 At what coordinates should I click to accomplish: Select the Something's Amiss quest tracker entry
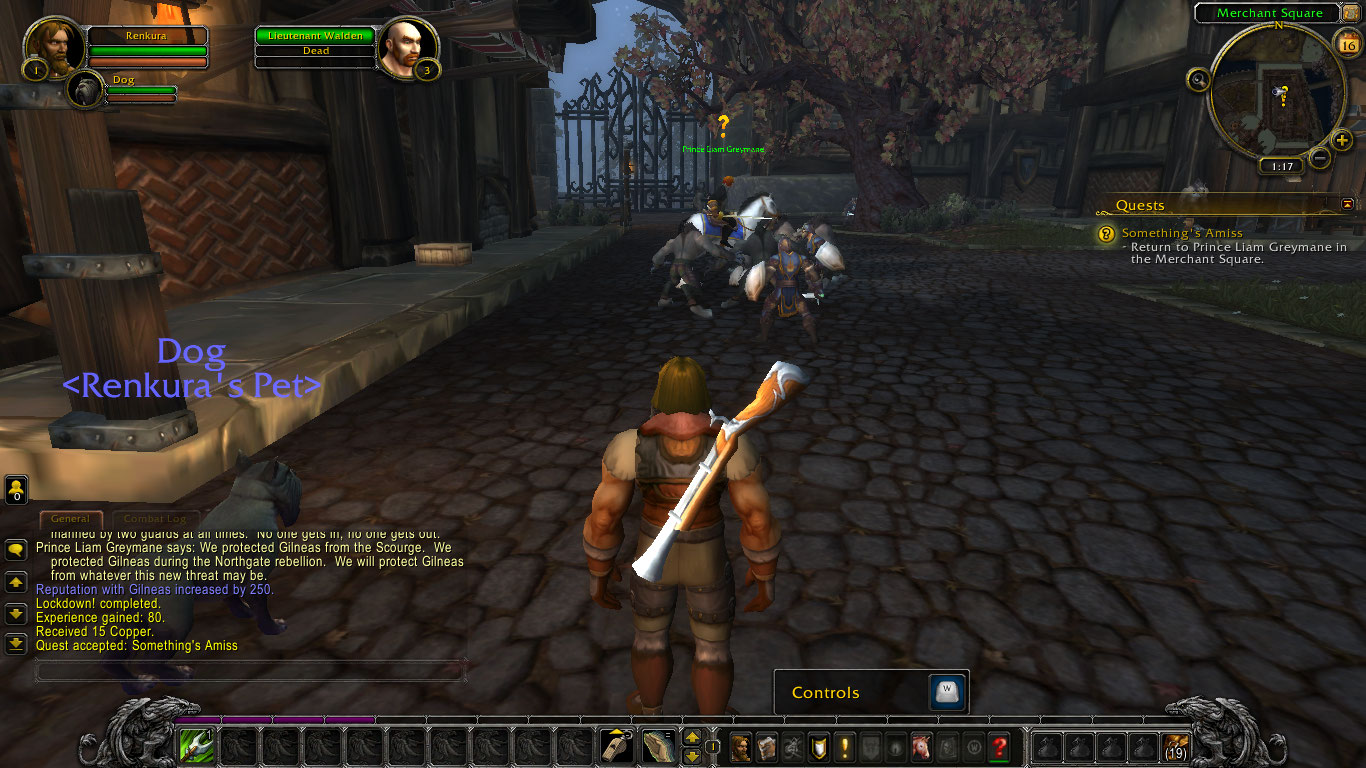[1182, 233]
